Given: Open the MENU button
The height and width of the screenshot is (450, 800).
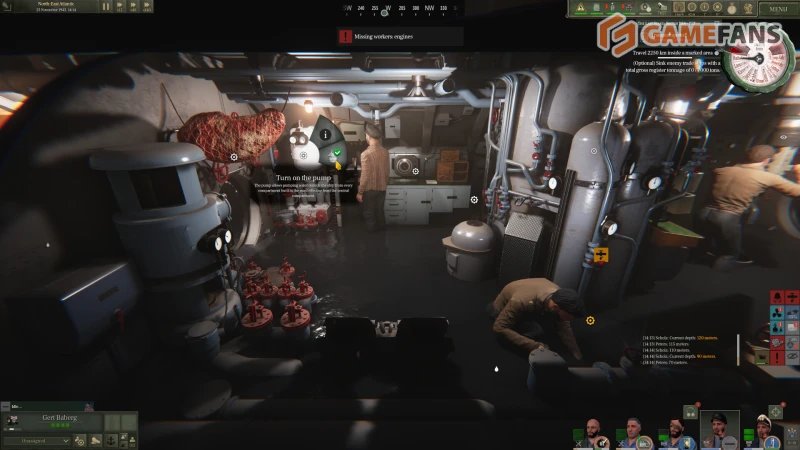Looking at the screenshot, I should tap(778, 9).
